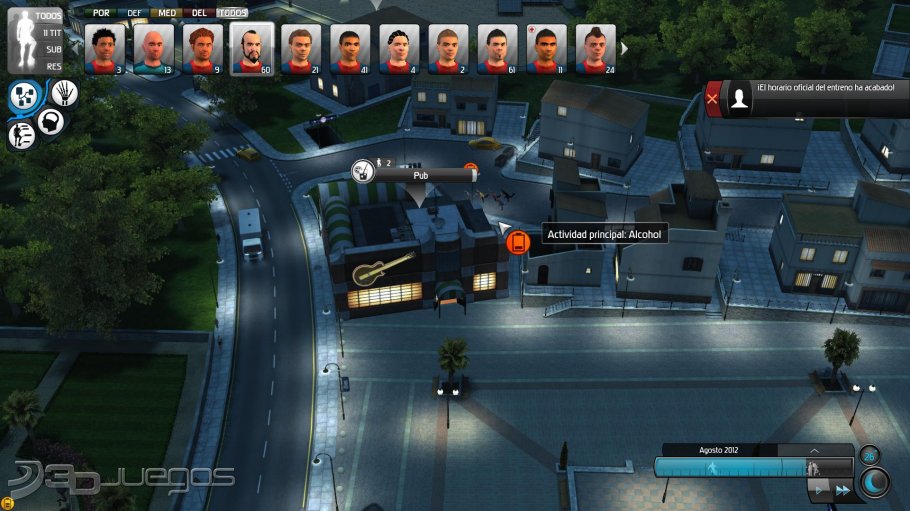Filter players by POR position
Viewport: 910px width, 511px height.
pyautogui.click(x=100, y=13)
